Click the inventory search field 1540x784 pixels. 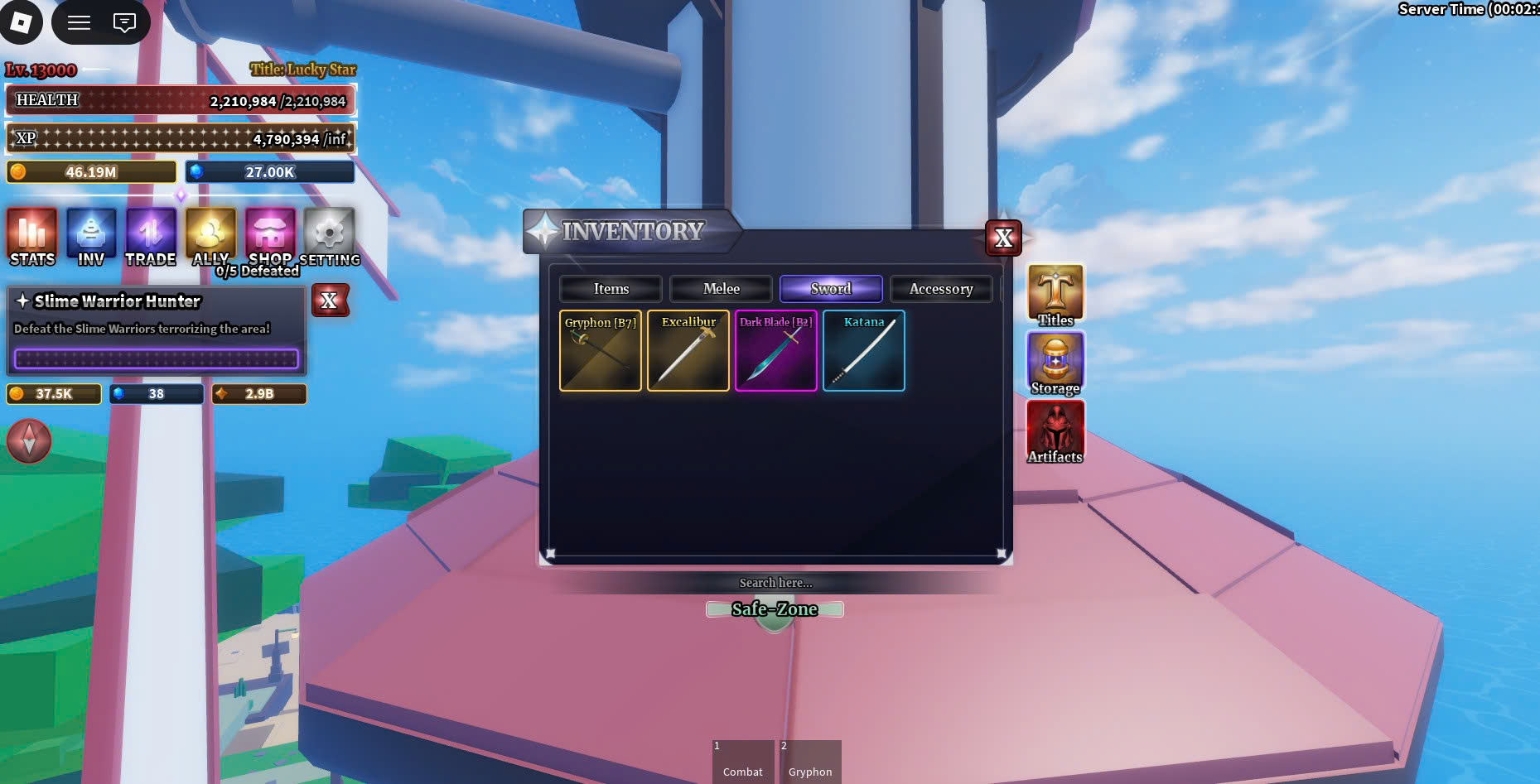[775, 583]
